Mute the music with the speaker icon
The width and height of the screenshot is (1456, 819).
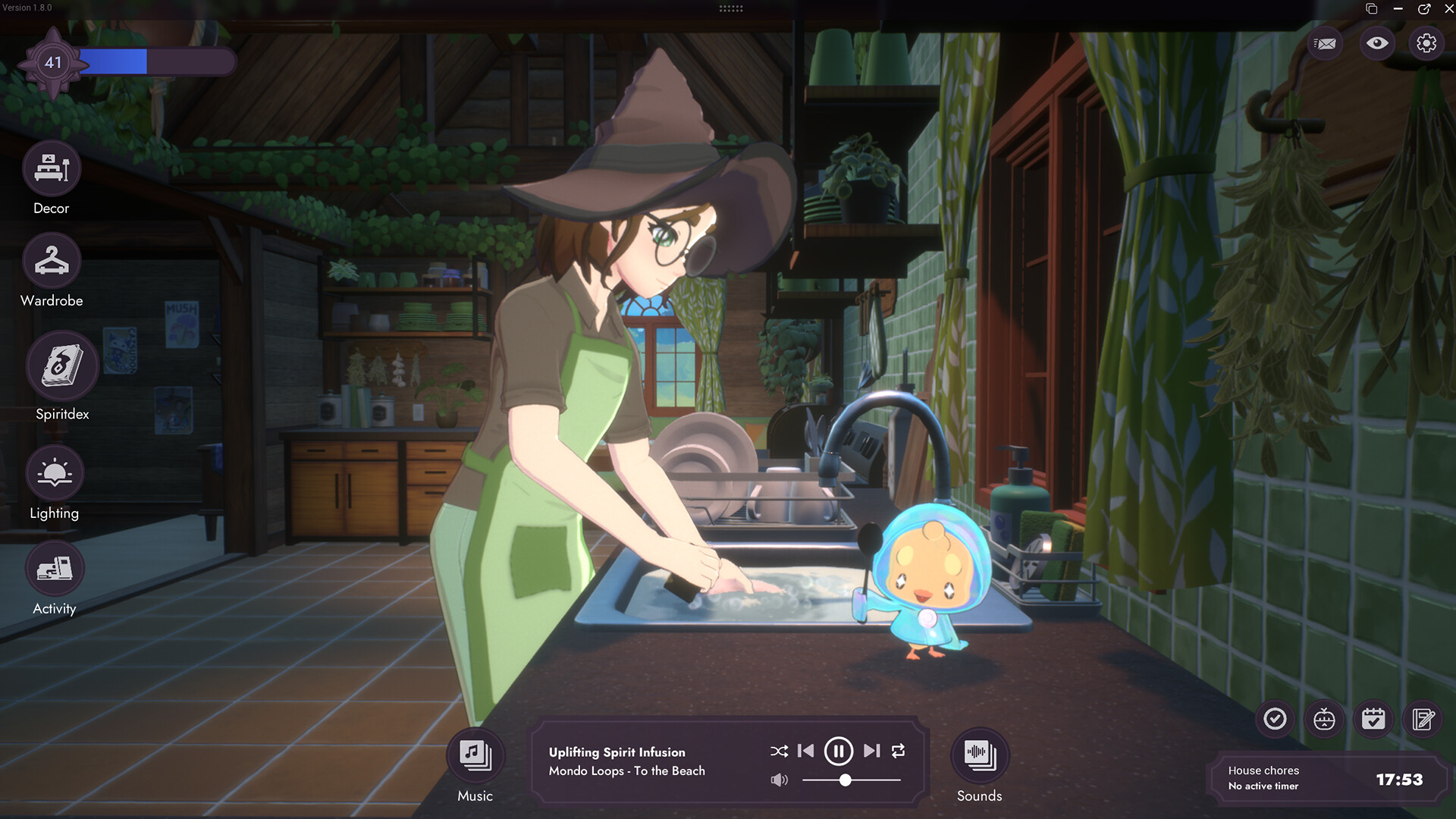(x=779, y=780)
